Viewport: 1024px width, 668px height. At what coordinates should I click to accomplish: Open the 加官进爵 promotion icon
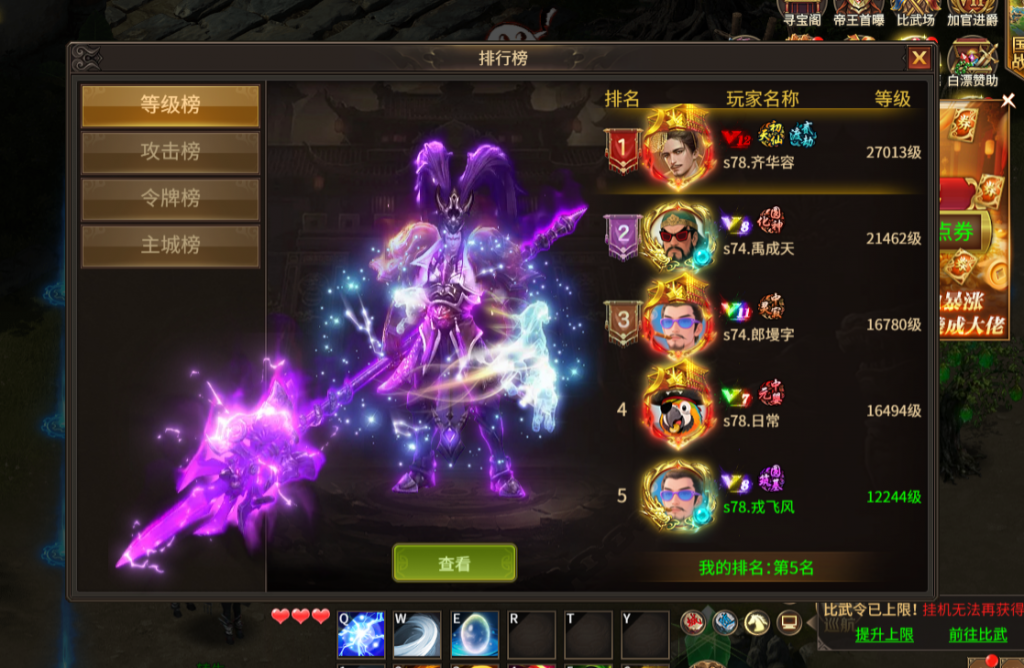(972, 13)
